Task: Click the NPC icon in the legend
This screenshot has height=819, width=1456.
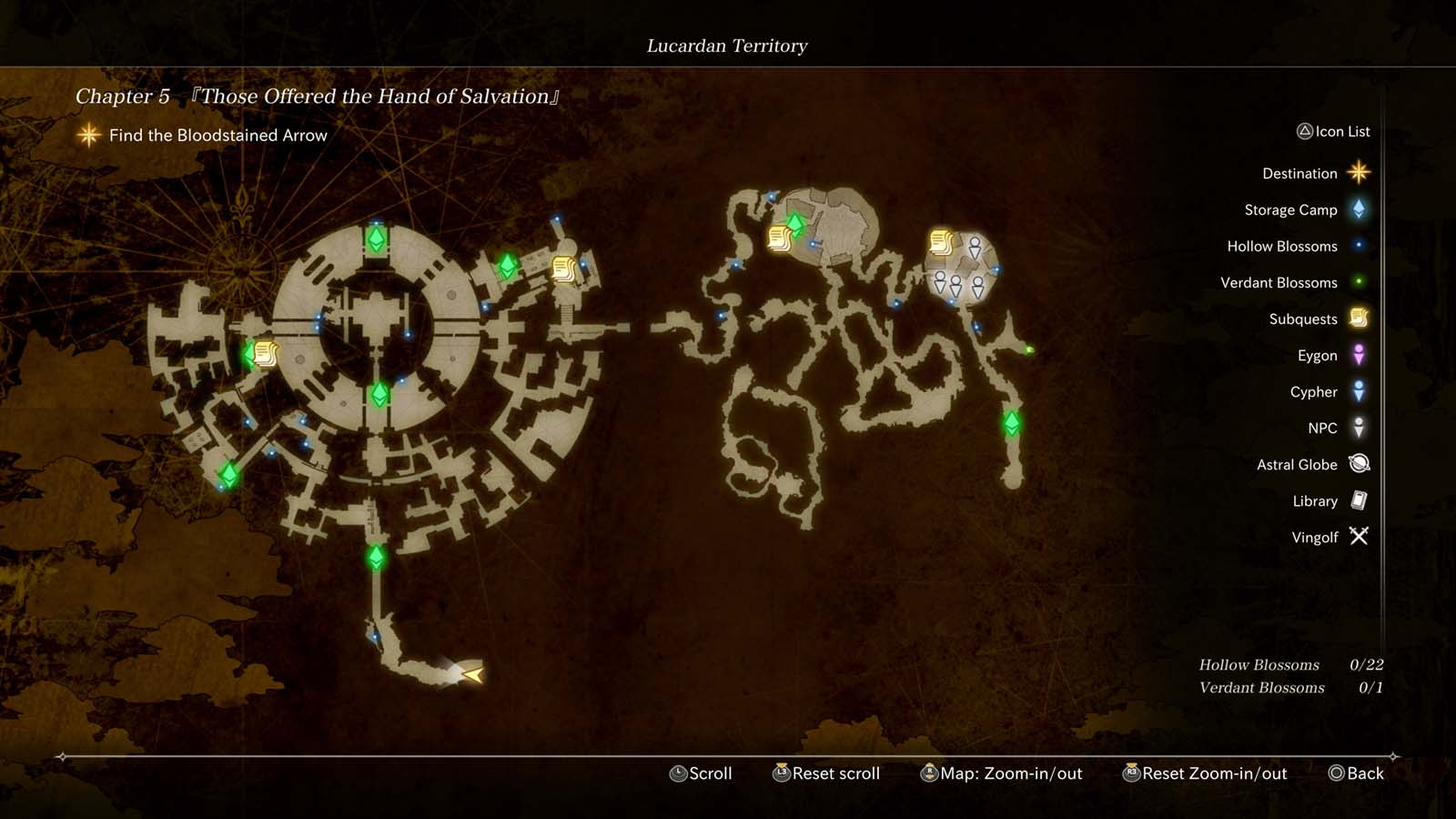Action: coord(1357,428)
